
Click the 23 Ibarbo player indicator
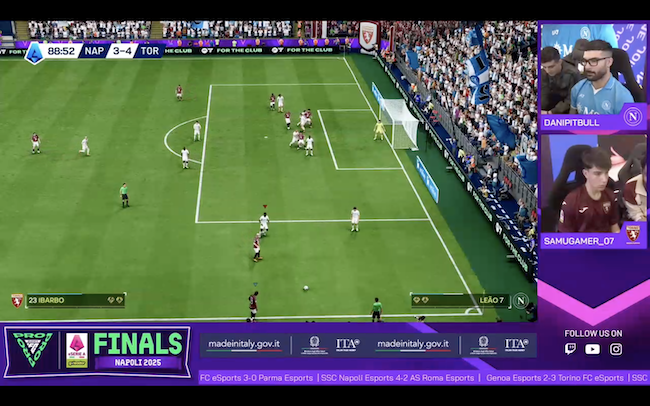point(69,300)
